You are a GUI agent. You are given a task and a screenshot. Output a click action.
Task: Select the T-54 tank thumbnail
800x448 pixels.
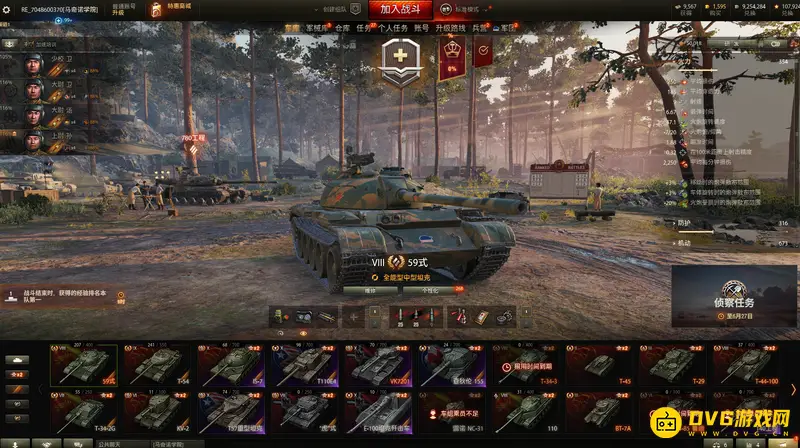click(x=155, y=364)
